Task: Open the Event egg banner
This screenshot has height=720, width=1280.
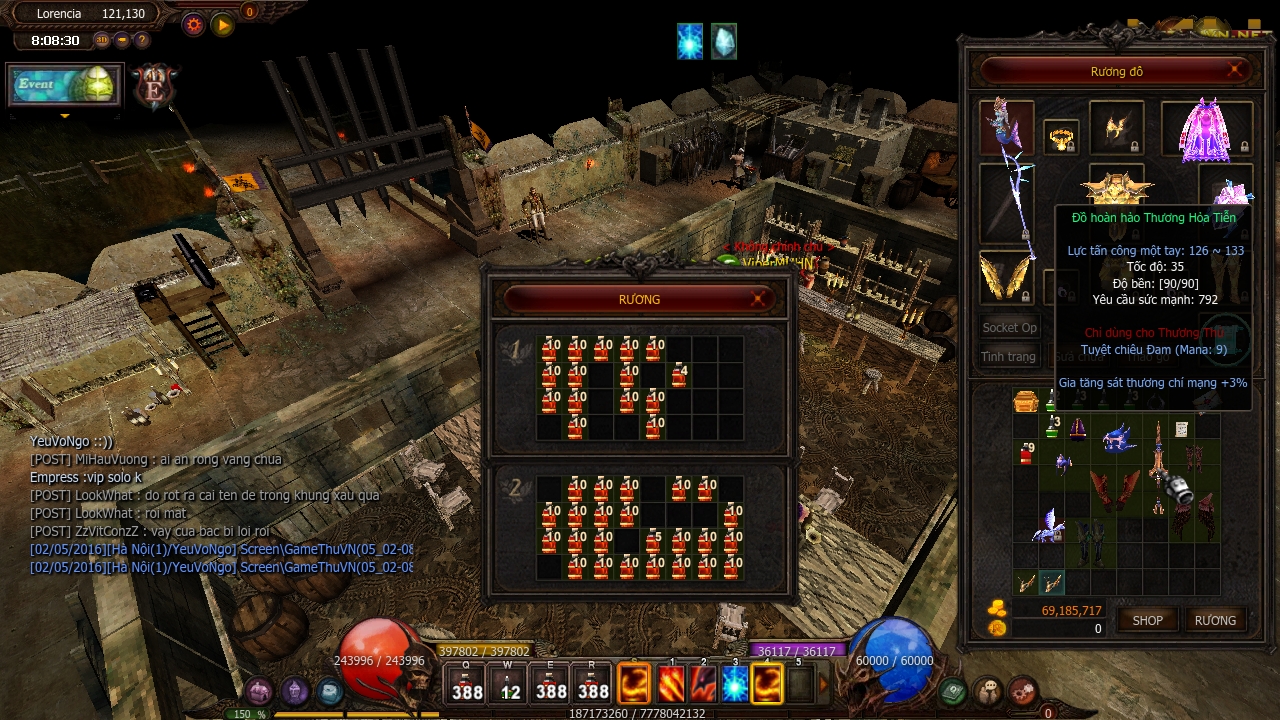Action: 65,85
